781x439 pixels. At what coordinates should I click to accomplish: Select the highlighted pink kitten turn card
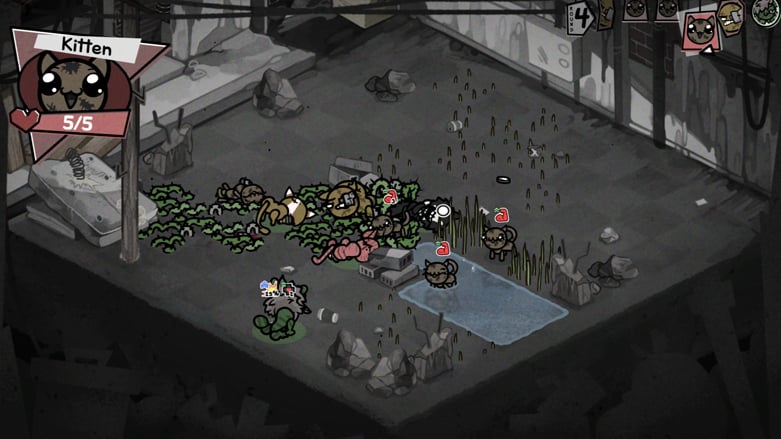698,30
